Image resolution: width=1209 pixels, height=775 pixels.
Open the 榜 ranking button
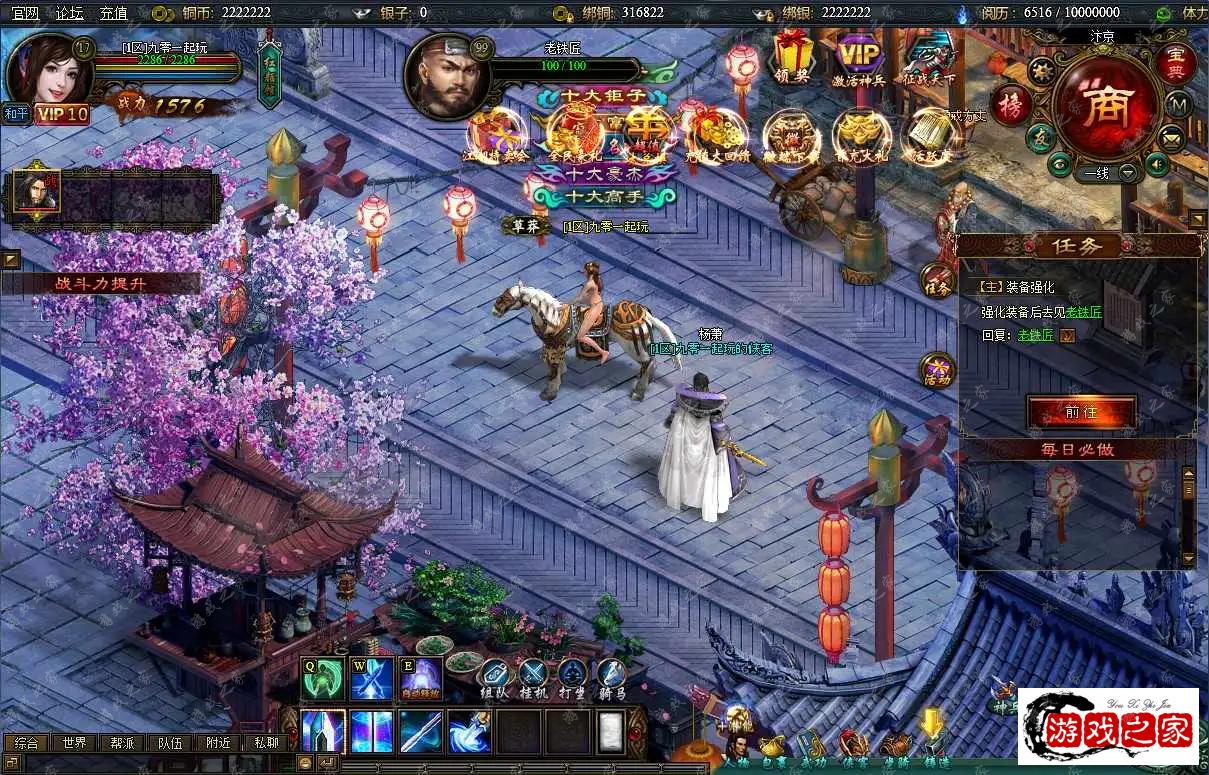(x=1011, y=105)
